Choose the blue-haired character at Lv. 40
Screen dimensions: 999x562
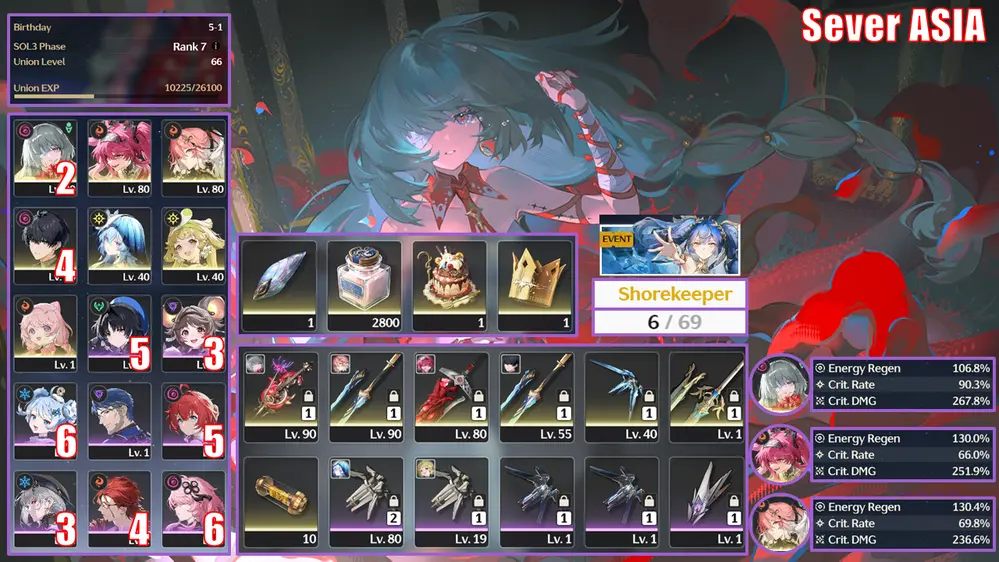coord(120,245)
